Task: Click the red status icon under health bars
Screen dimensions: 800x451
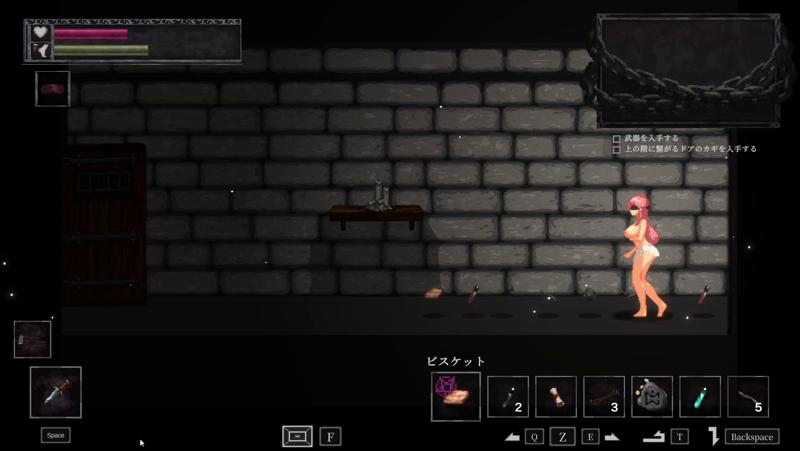Action: coord(52,88)
